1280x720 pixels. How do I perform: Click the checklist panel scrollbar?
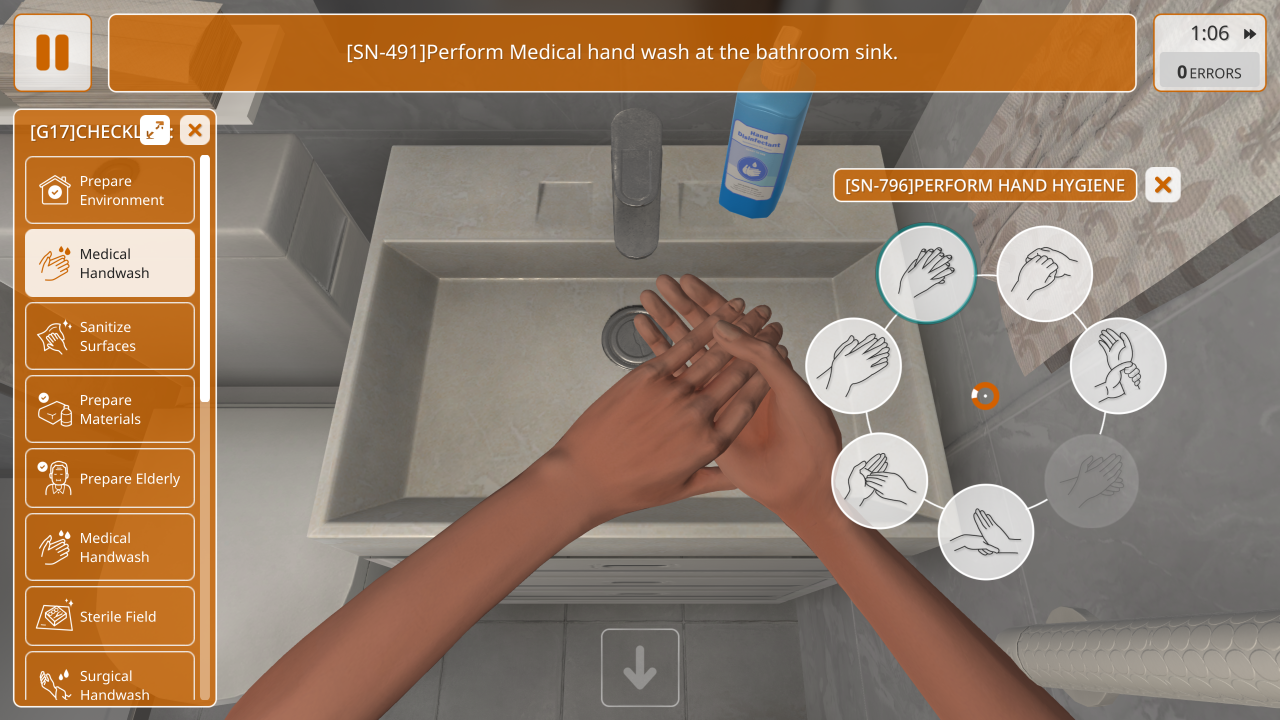click(205, 280)
